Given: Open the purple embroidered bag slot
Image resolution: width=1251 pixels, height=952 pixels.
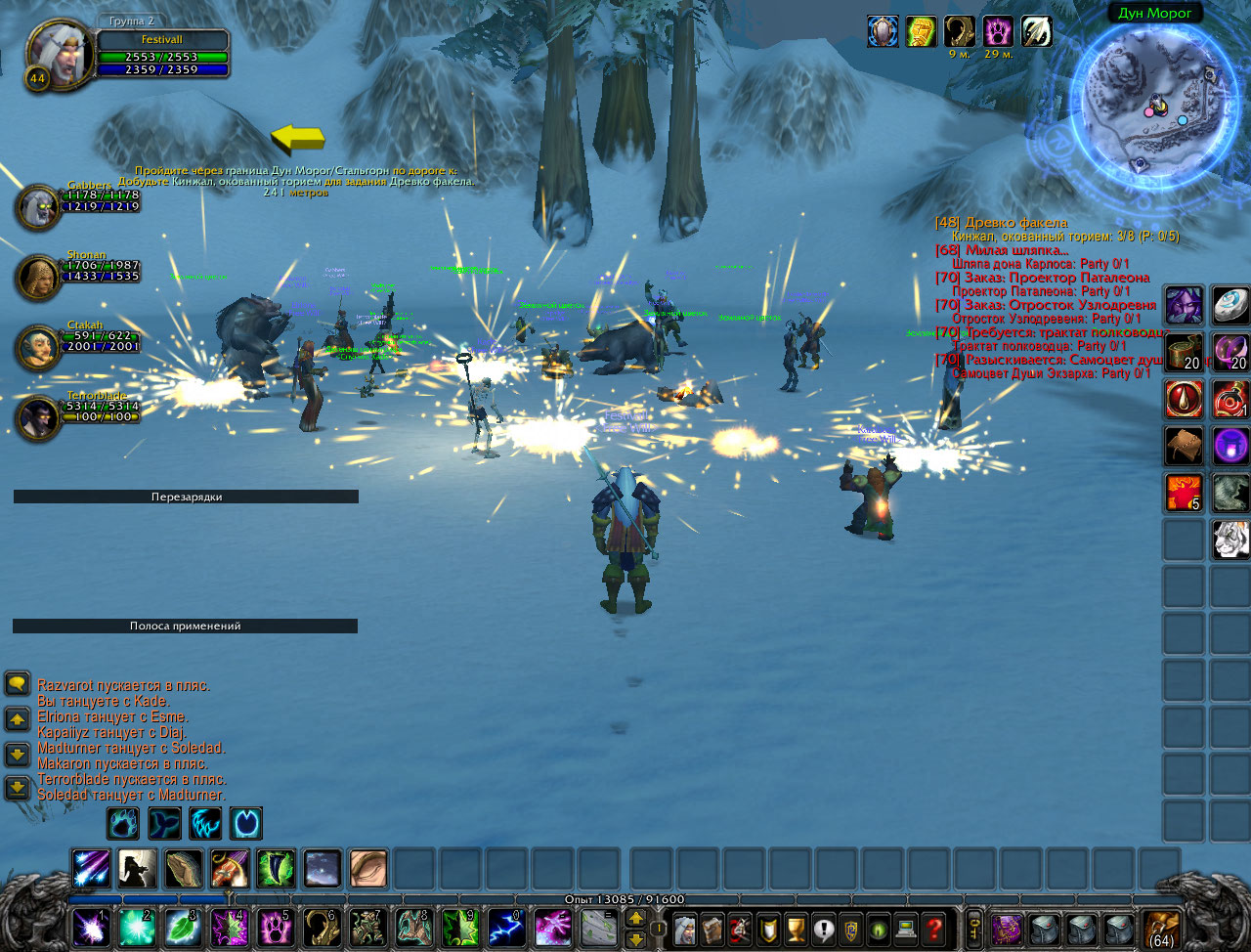Looking at the screenshot, I should click(1006, 928).
